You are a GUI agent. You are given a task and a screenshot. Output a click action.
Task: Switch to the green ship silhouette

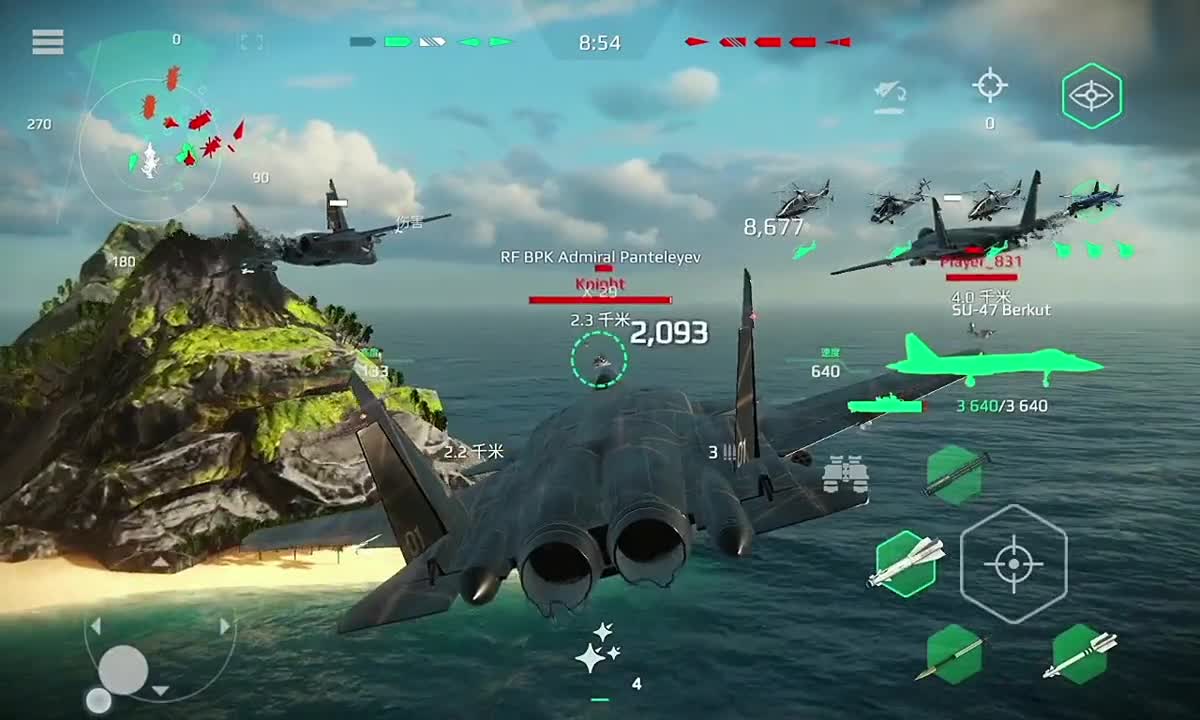885,405
